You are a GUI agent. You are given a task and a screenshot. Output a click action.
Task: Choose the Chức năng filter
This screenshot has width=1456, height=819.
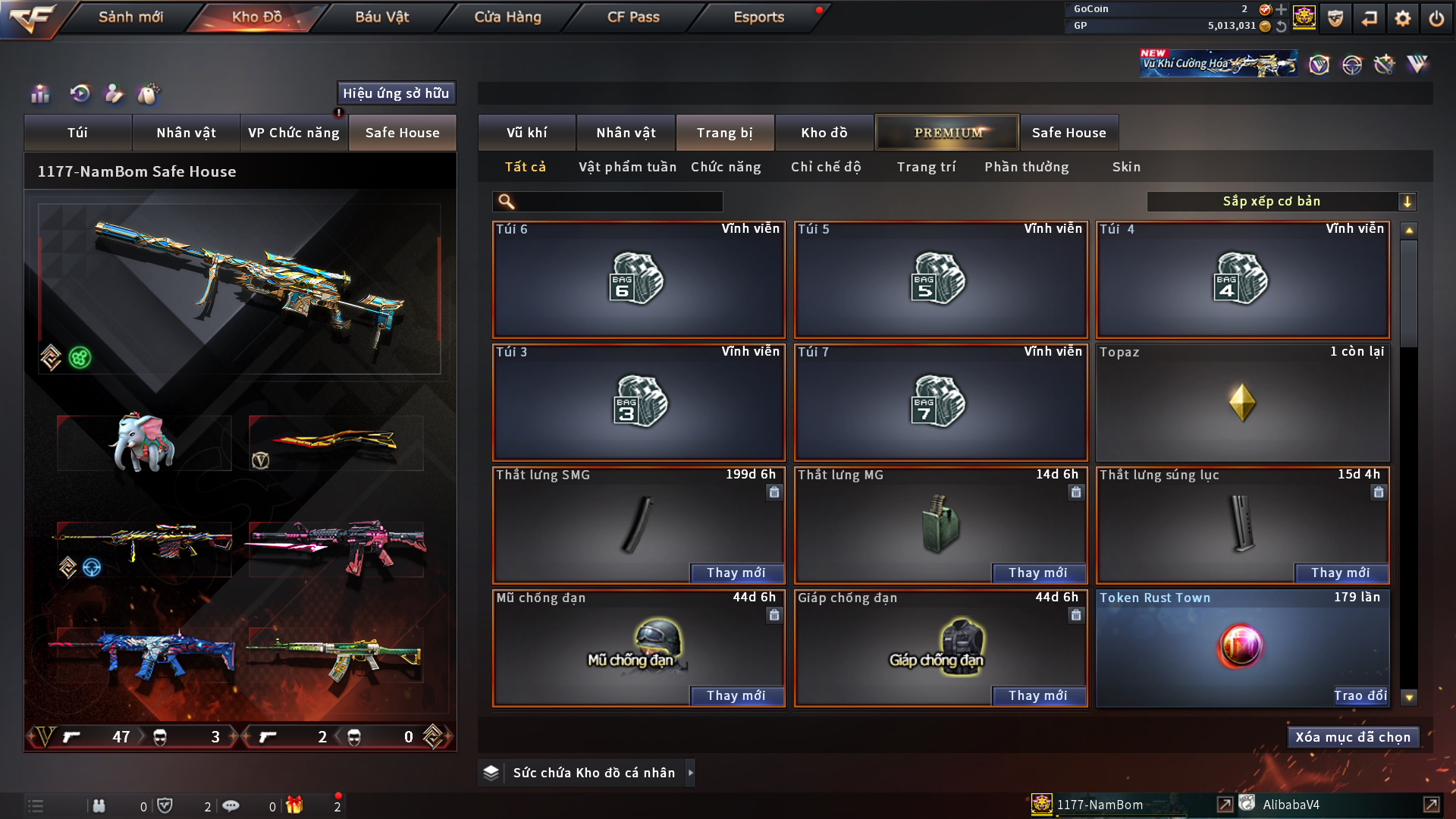726,167
